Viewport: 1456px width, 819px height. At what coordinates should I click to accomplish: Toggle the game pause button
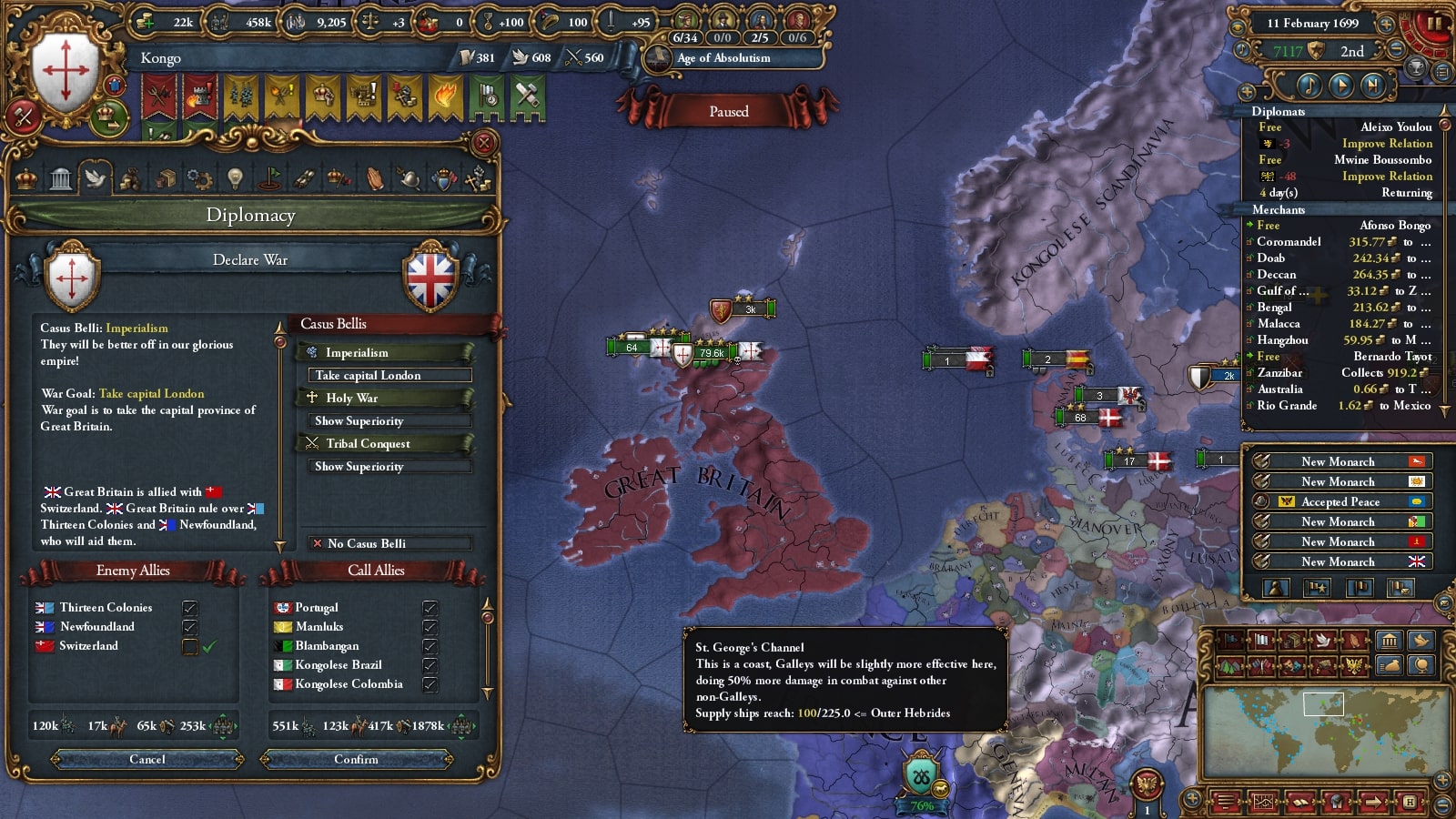click(1435, 23)
